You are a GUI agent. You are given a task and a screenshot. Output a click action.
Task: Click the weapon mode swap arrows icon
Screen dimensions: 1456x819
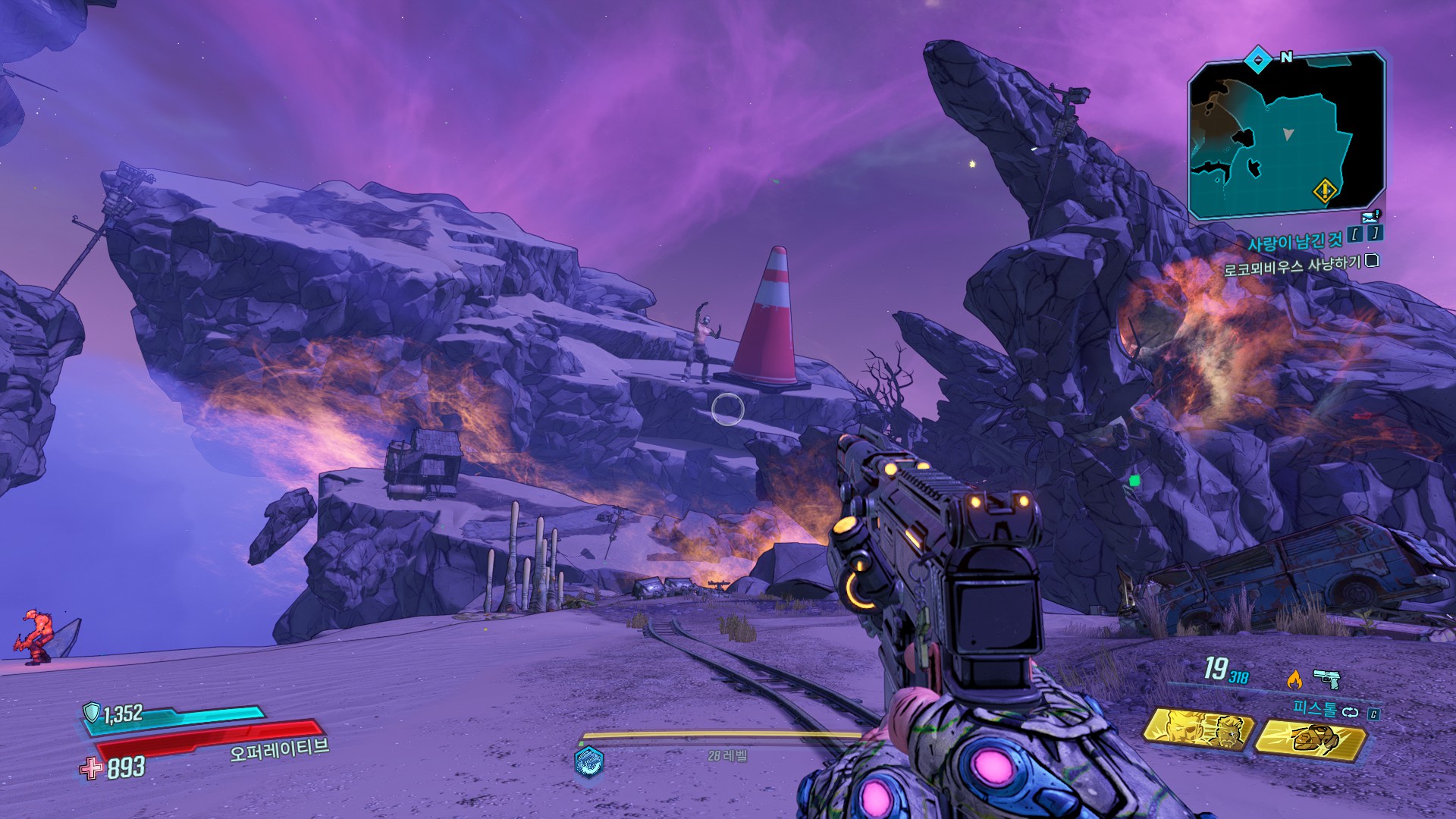click(1350, 712)
